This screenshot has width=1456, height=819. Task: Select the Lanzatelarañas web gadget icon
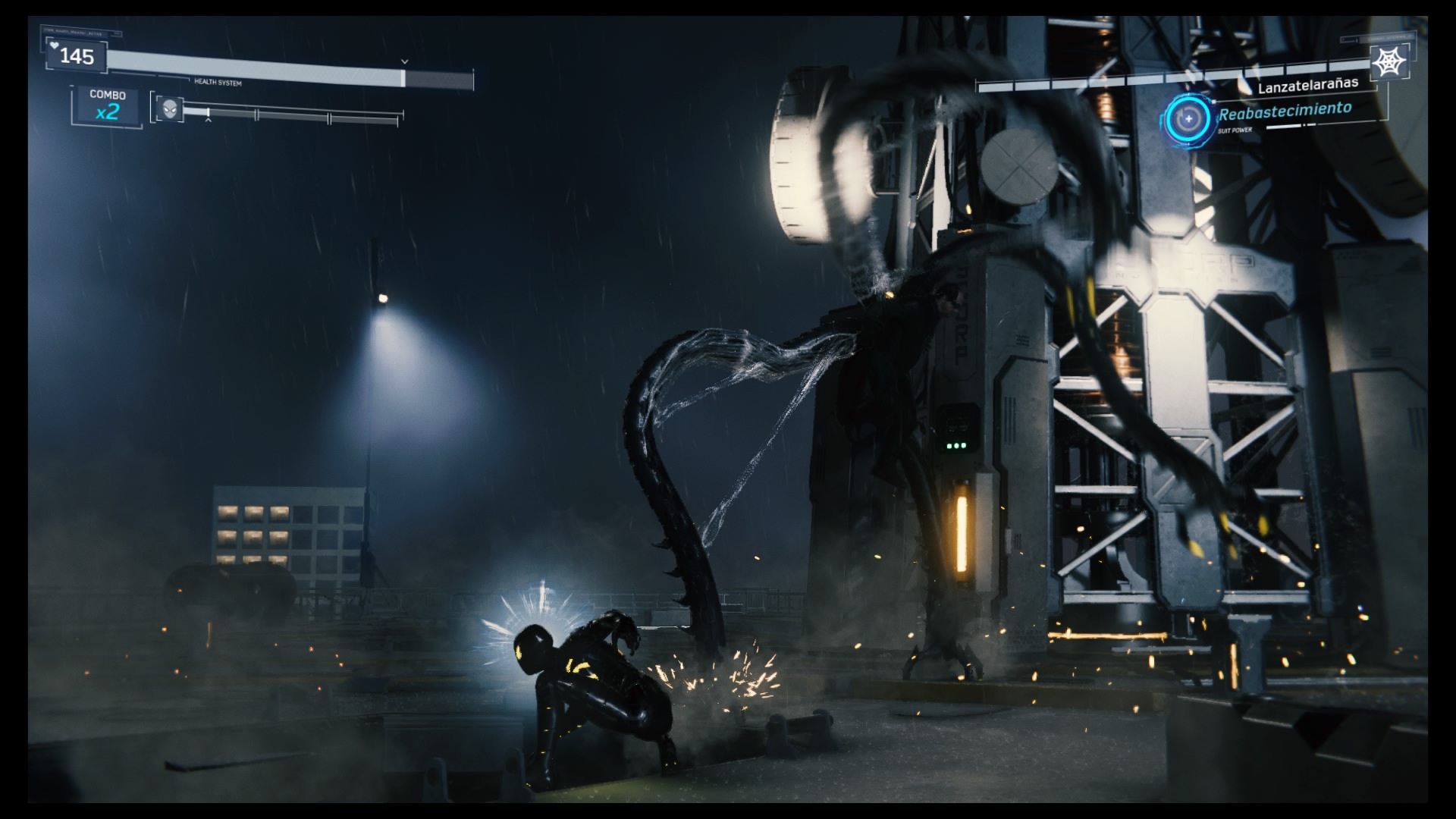(x=1389, y=61)
